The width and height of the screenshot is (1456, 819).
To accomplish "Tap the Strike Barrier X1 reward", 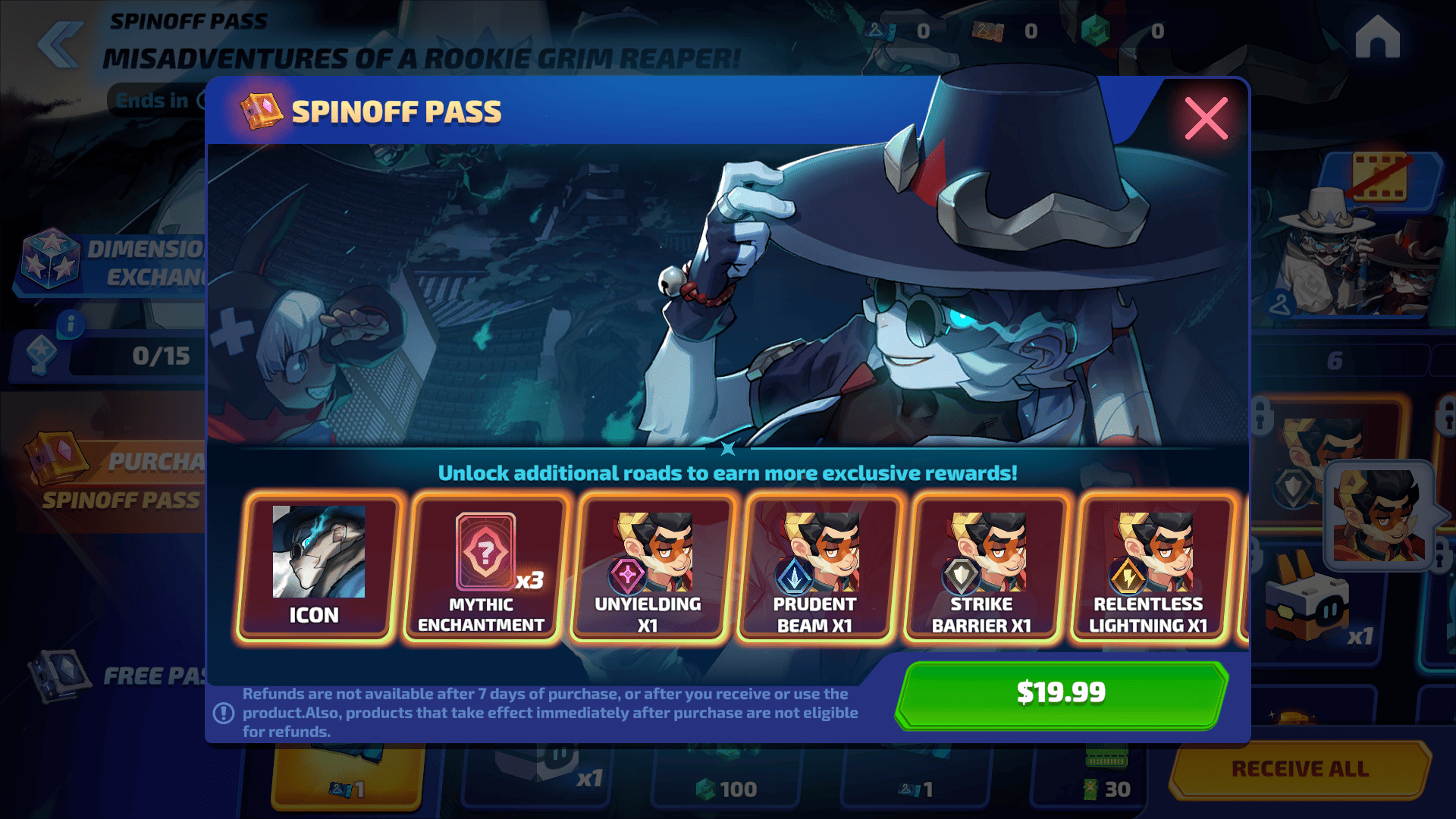I will (982, 567).
